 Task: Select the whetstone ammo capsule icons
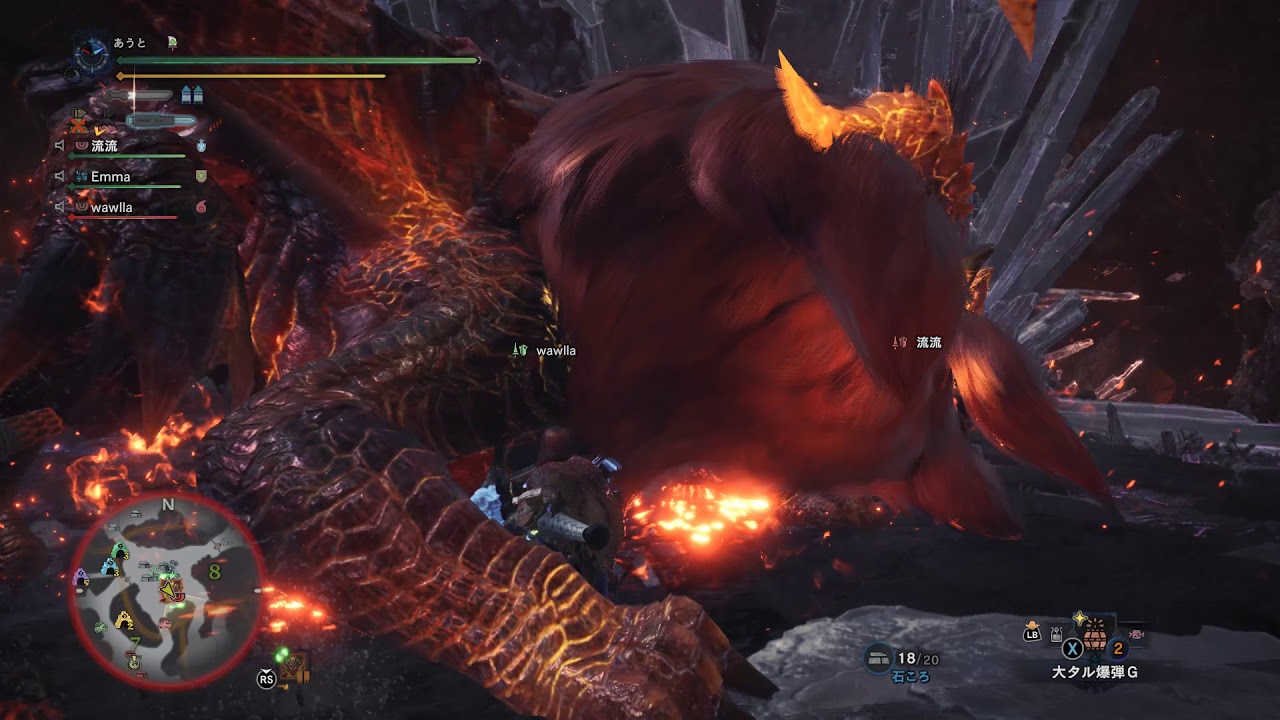click(192, 94)
